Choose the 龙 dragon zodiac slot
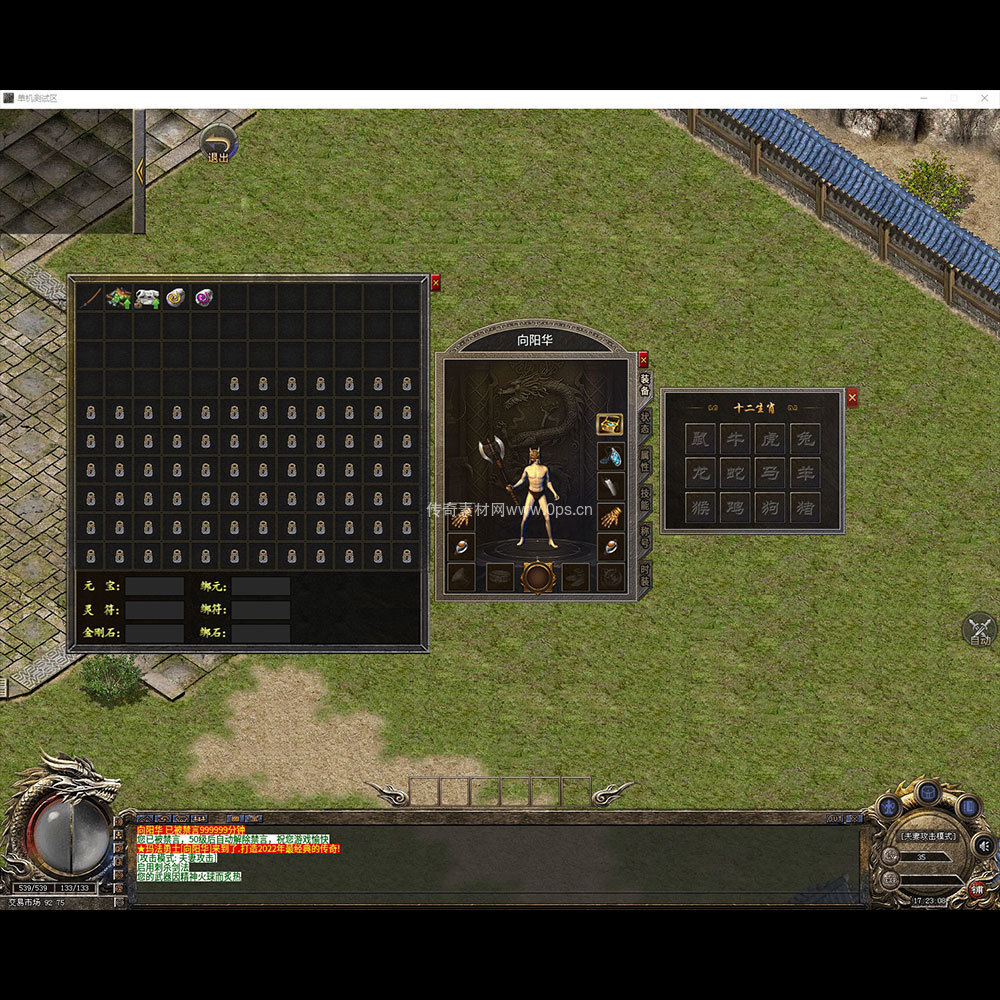Viewport: 1000px width, 1000px height. pos(700,473)
